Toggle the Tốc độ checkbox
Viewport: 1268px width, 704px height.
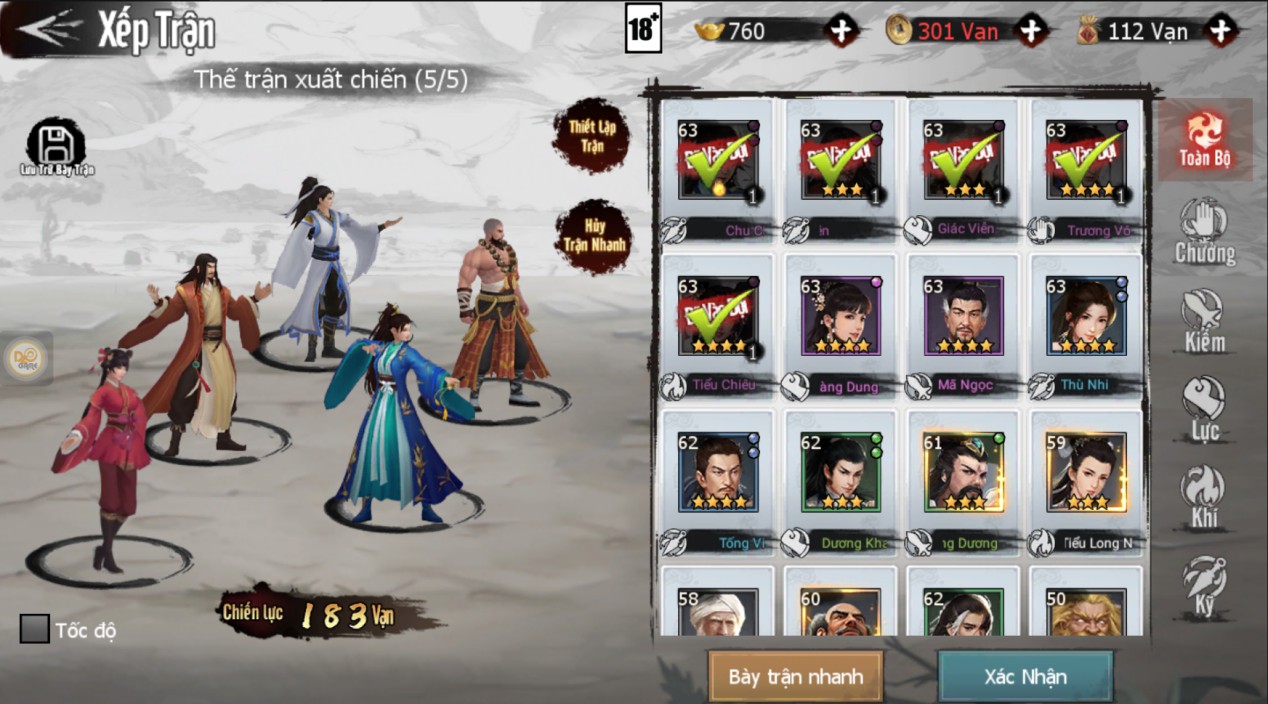[35, 629]
